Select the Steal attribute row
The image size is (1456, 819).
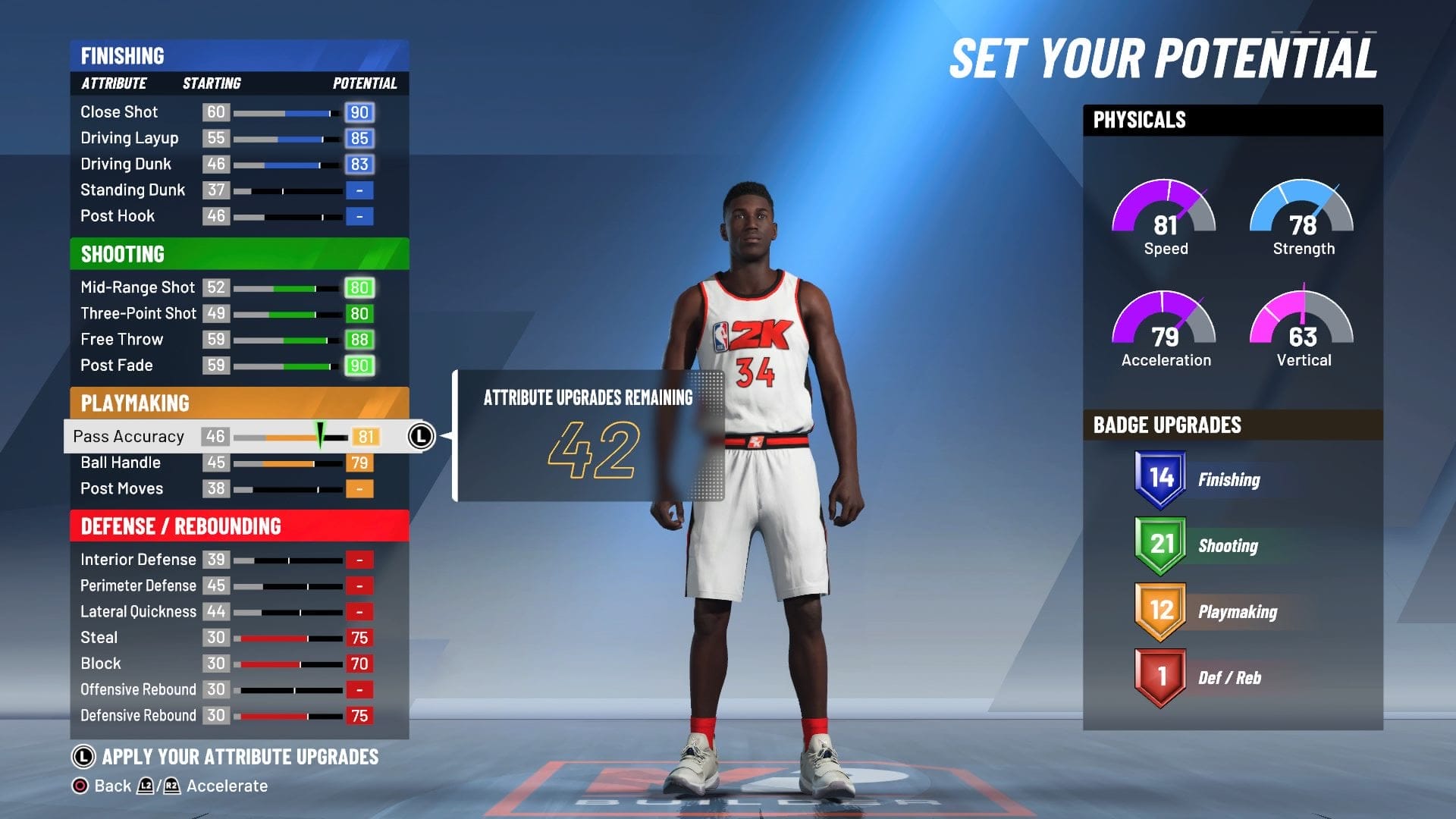coord(227,638)
